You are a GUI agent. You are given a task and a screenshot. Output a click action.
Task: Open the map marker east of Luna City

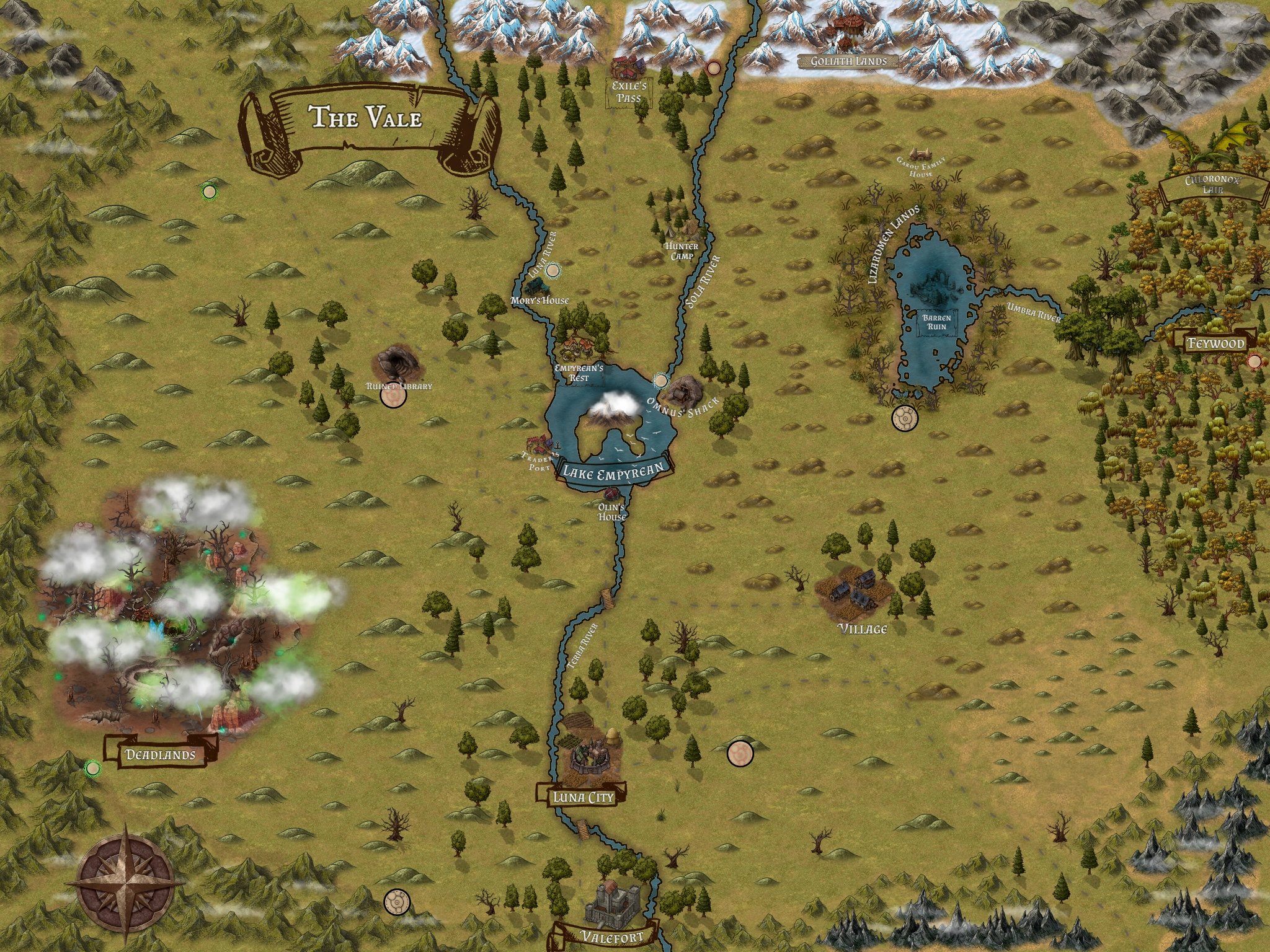pyautogui.click(x=739, y=753)
